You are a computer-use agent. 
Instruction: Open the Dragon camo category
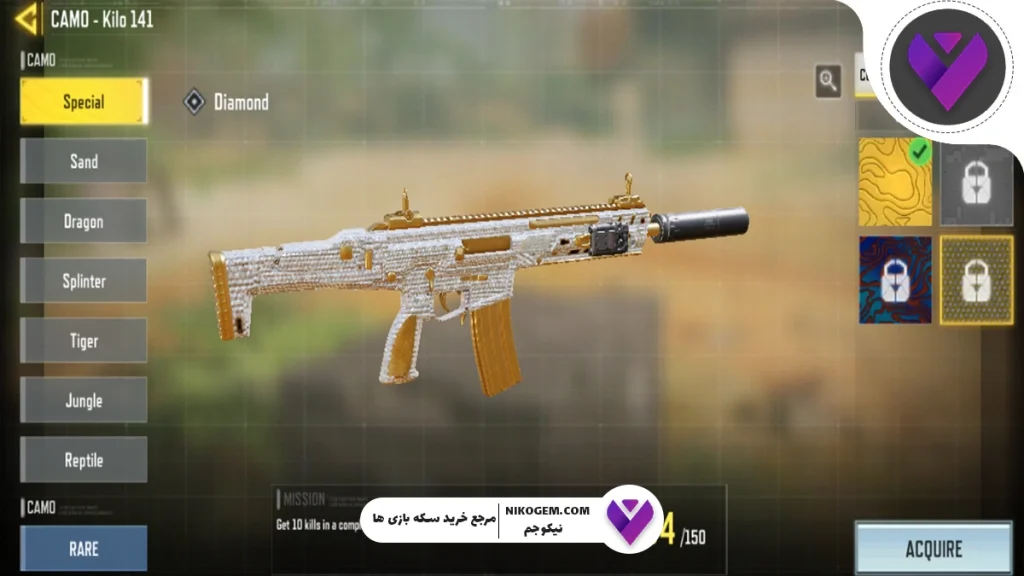[84, 221]
